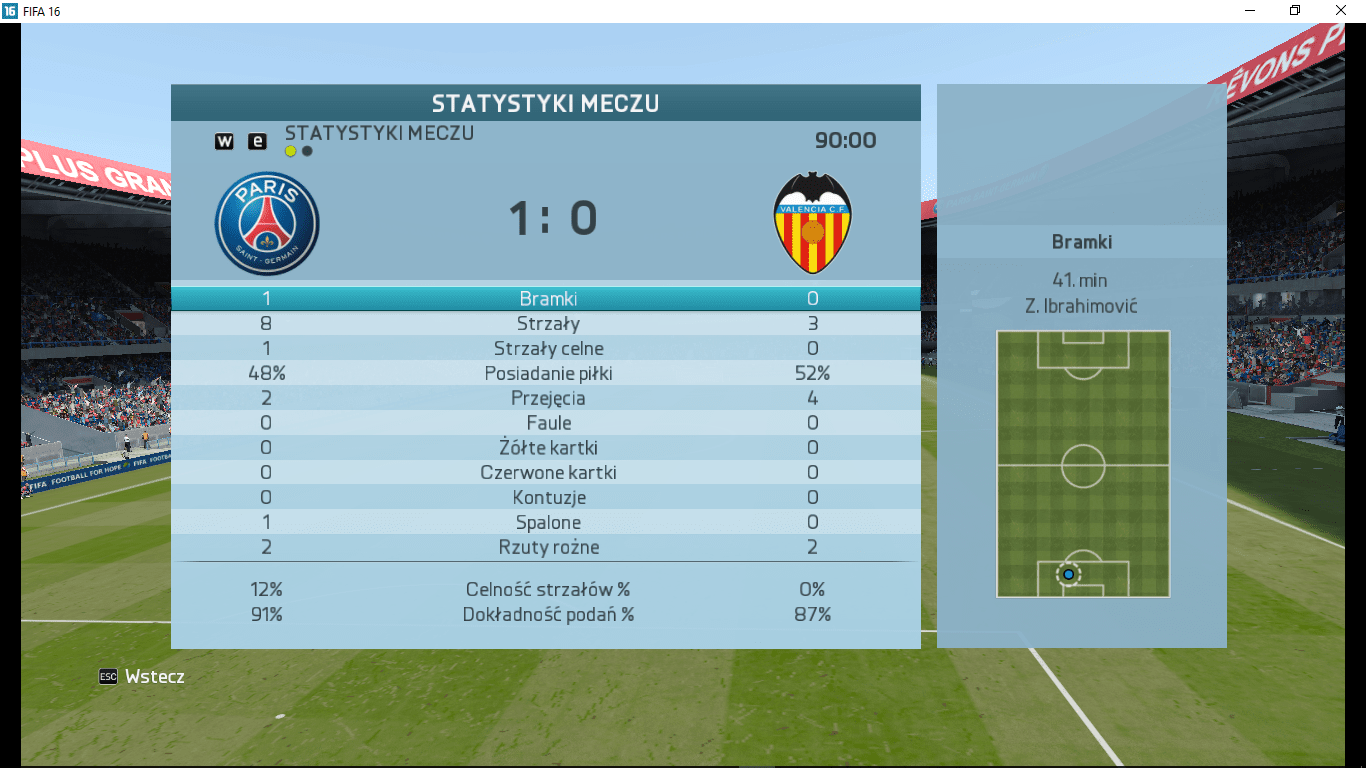Viewport: 1366px width, 768px height.
Task: Select the Żółte kartki row
Action: pos(548,448)
